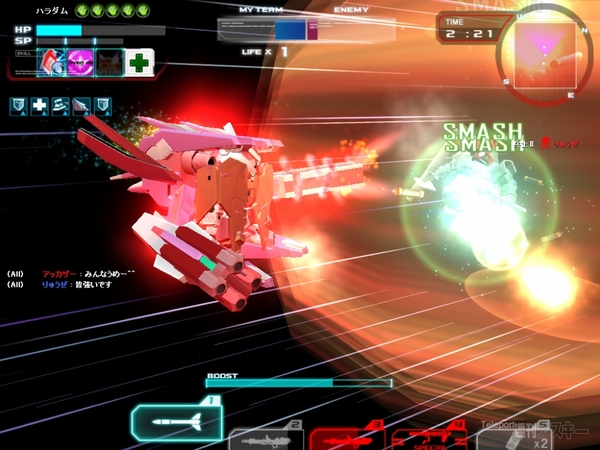Choose the red weapon slot 3

[x=345, y=437]
